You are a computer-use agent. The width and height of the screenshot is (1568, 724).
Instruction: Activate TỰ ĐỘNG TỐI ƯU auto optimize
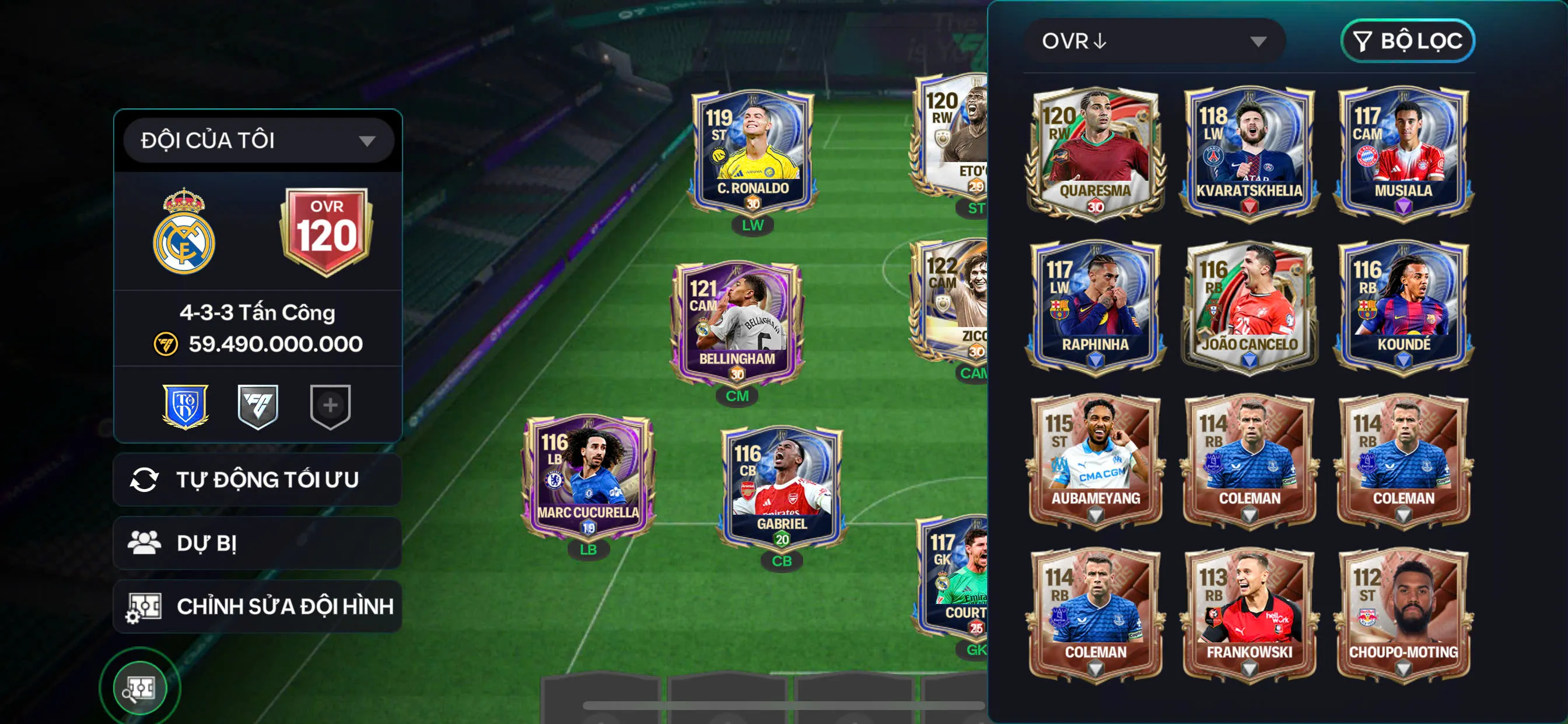click(257, 479)
